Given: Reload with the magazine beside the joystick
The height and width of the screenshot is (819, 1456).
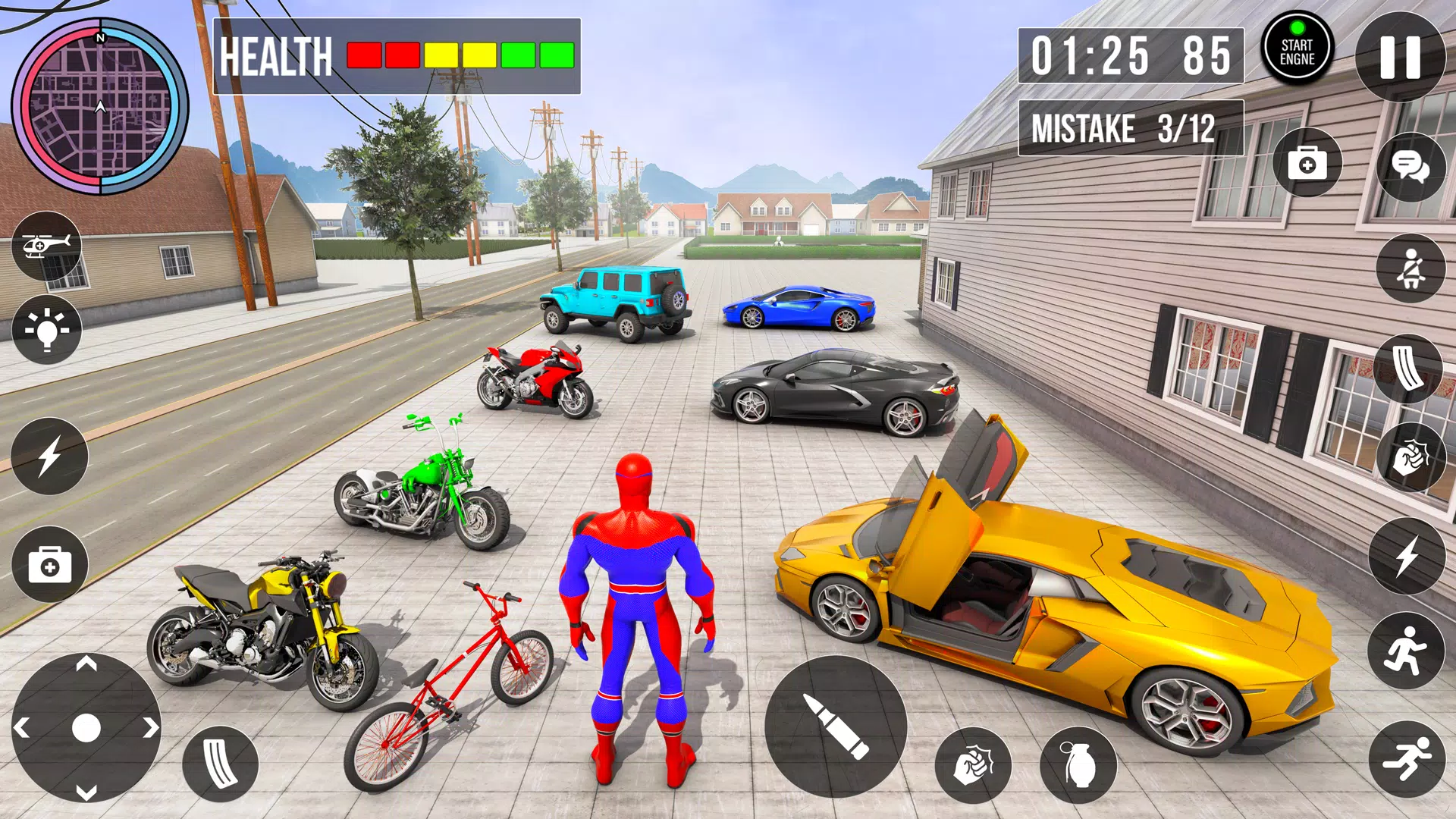Looking at the screenshot, I should [220, 764].
